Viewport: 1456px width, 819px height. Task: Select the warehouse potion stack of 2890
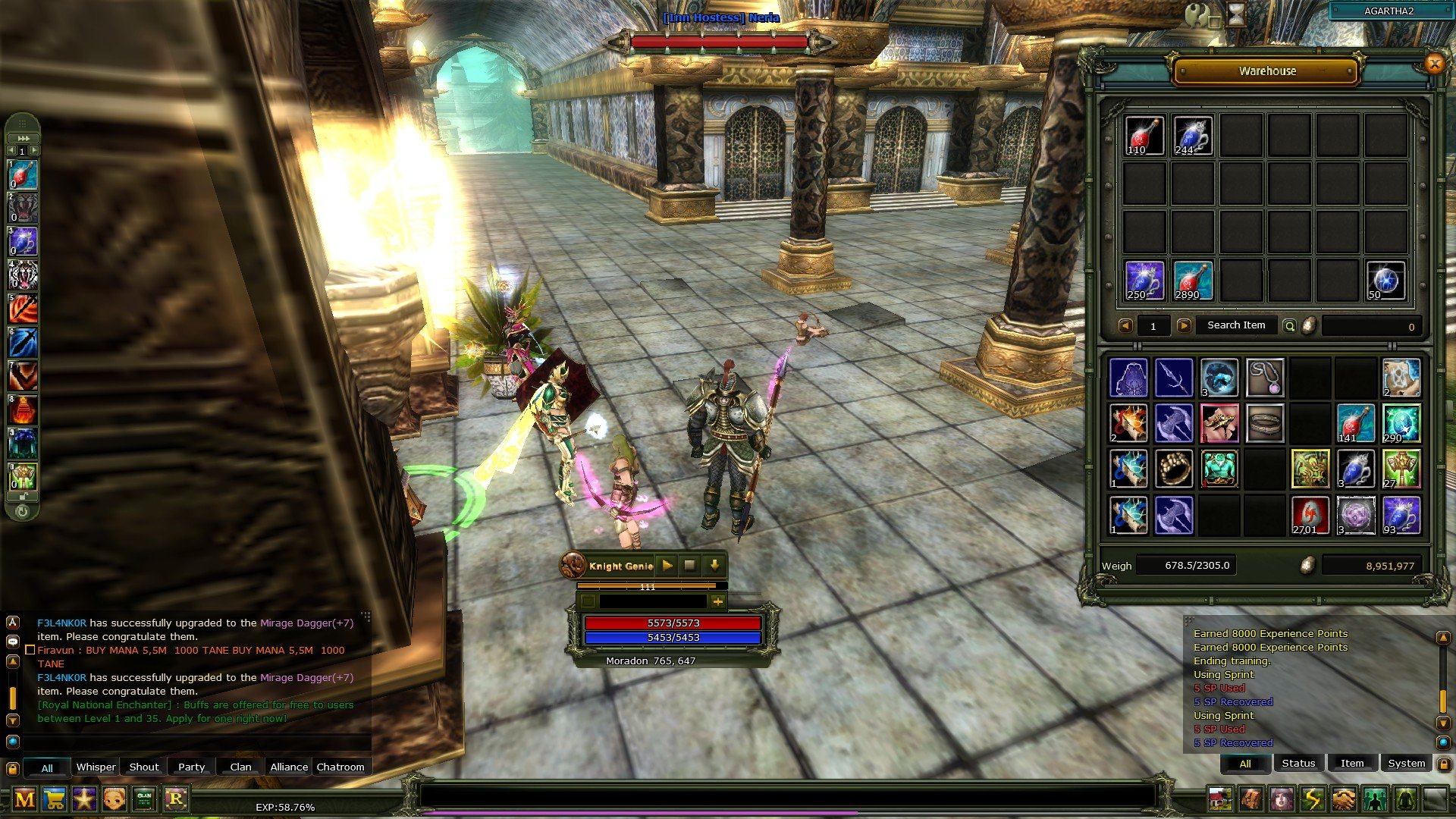(1192, 281)
